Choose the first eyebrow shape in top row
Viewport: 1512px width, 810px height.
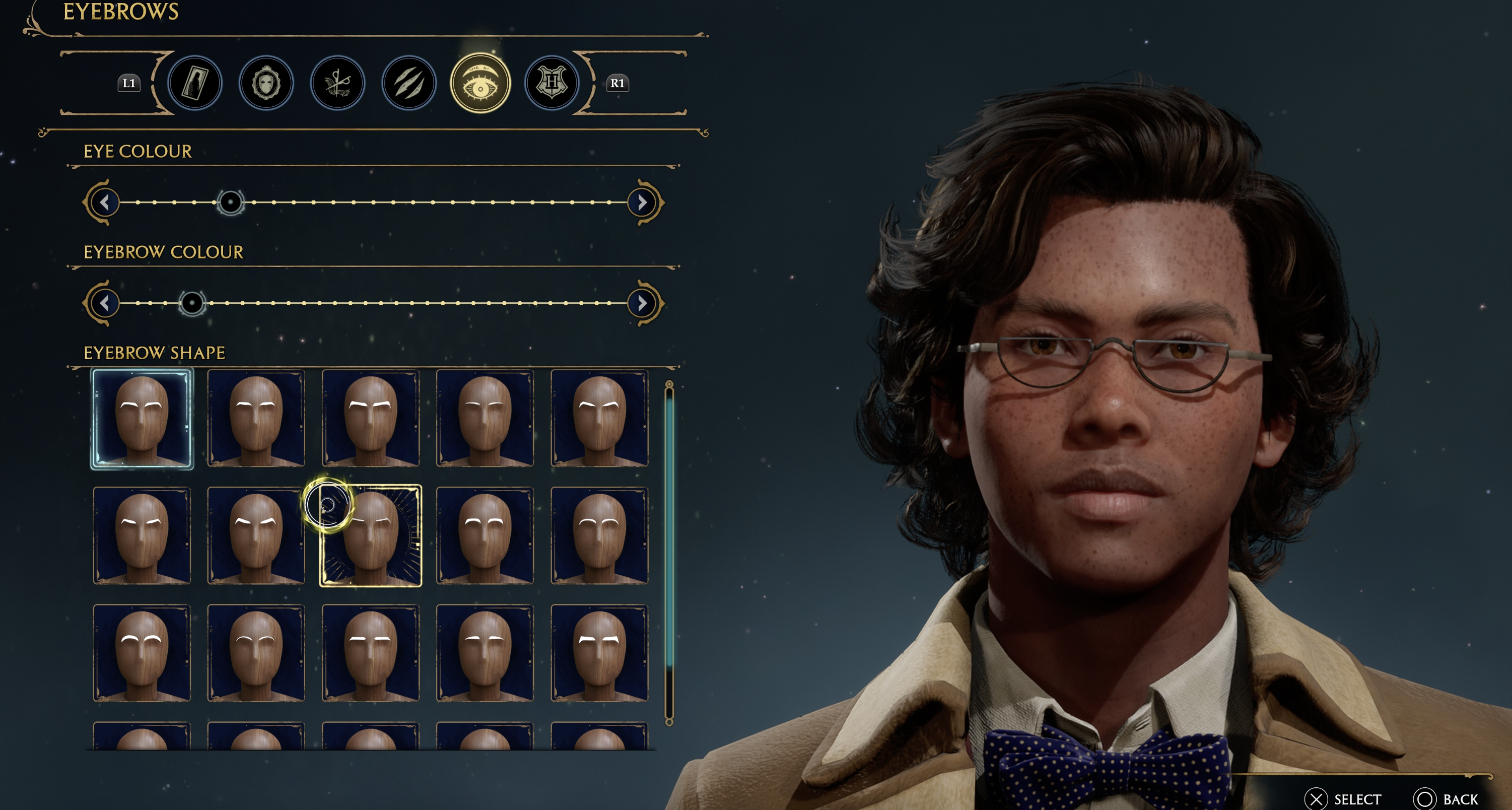click(x=142, y=419)
